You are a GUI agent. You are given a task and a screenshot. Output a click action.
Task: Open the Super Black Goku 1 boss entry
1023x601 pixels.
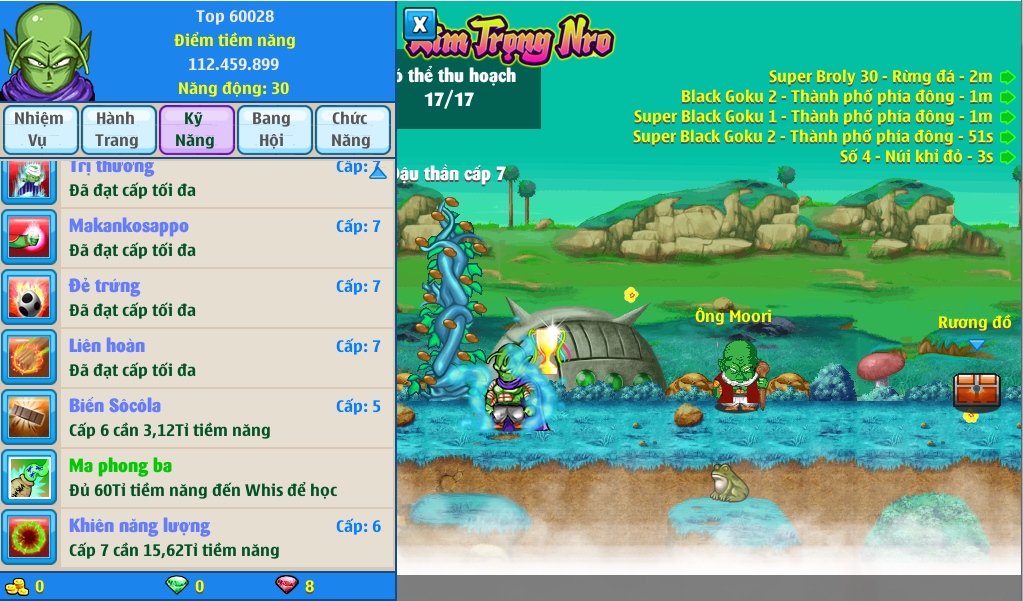813,116
